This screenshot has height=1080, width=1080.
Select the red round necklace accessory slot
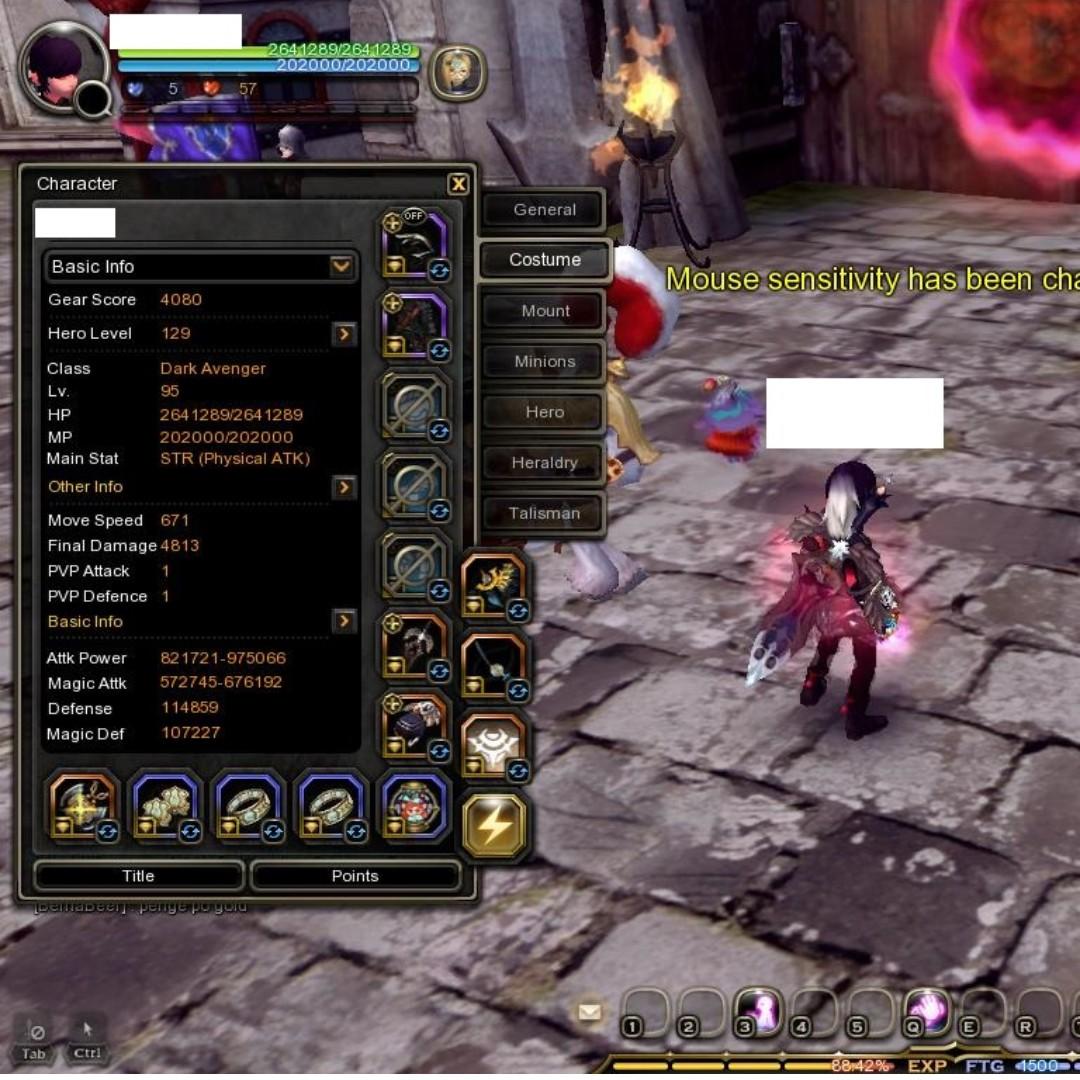tap(414, 805)
